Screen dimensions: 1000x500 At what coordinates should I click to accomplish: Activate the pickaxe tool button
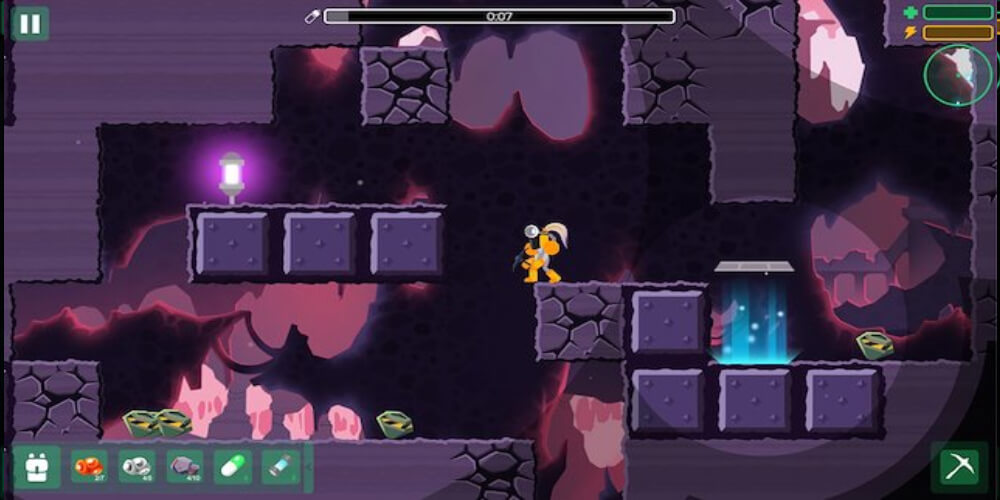pos(959,466)
